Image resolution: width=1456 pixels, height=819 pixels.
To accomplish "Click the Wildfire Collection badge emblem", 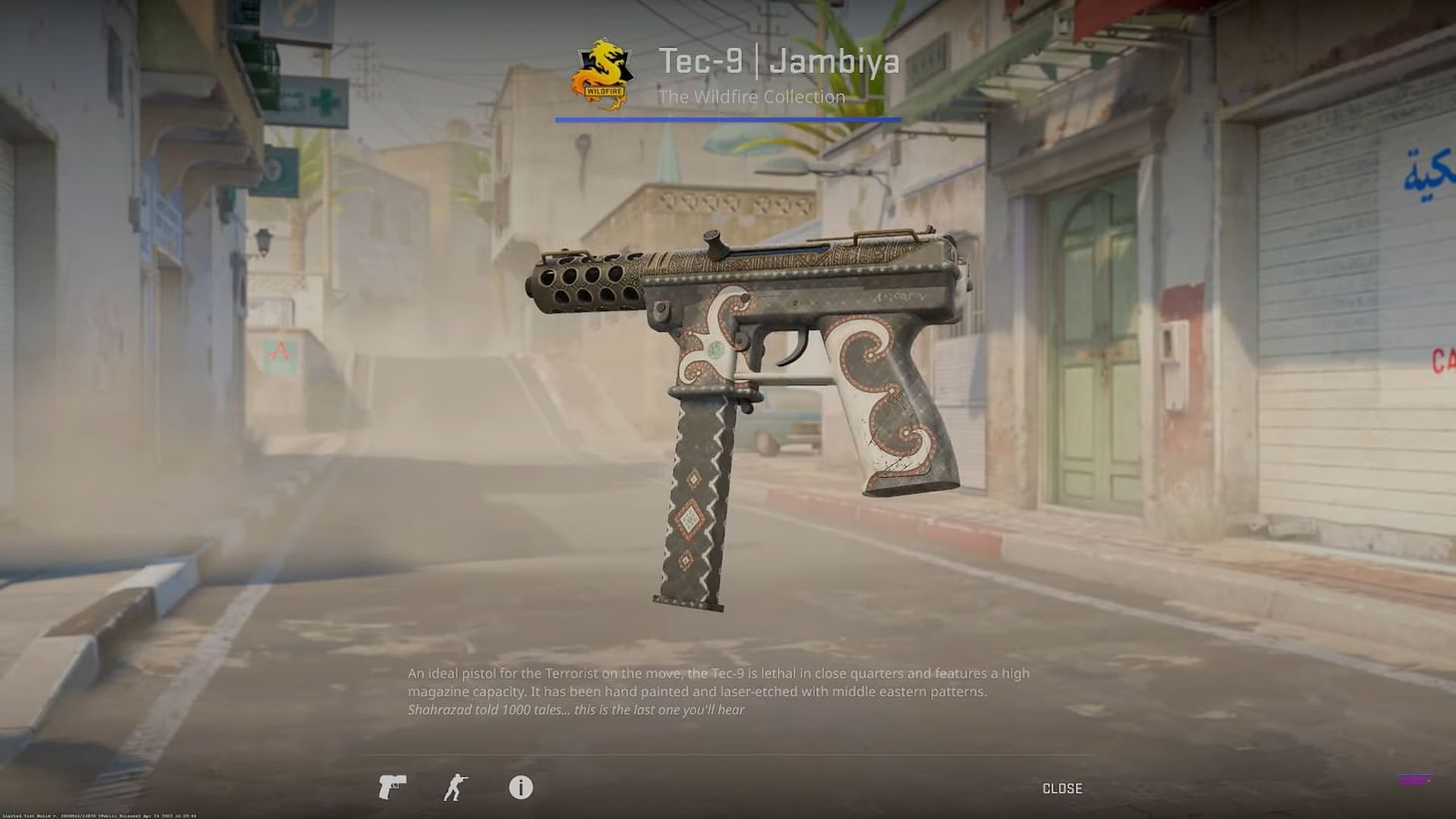I will (602, 74).
